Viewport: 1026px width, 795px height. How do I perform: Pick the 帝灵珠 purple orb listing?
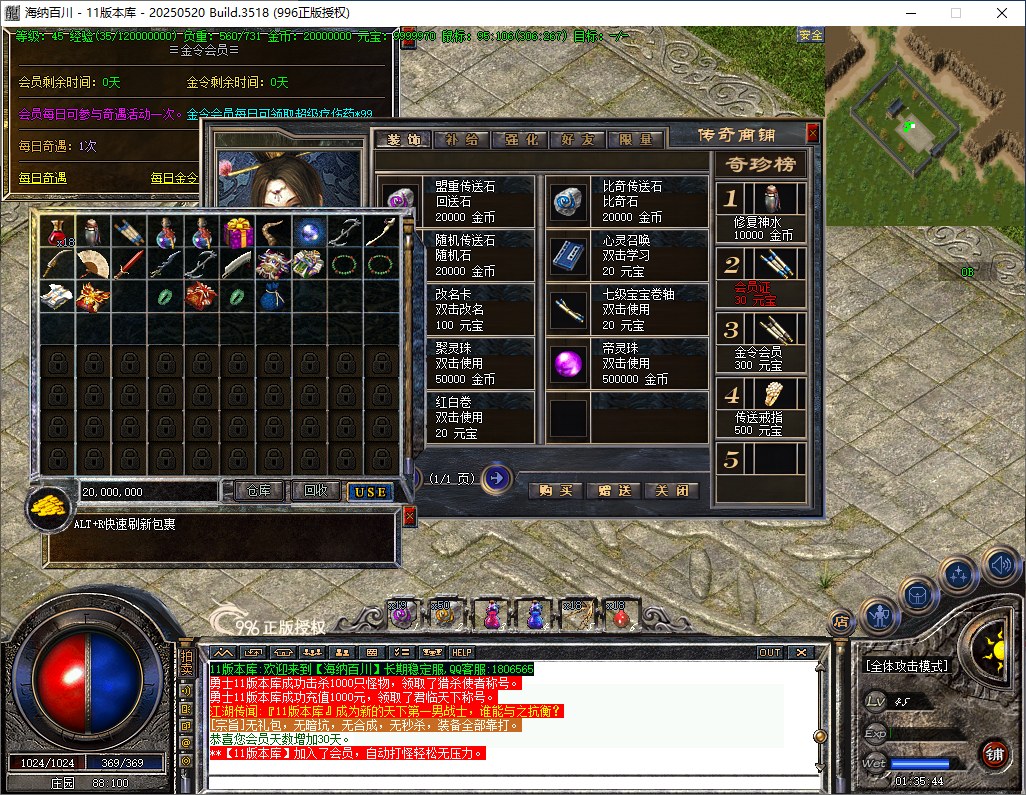coord(627,364)
